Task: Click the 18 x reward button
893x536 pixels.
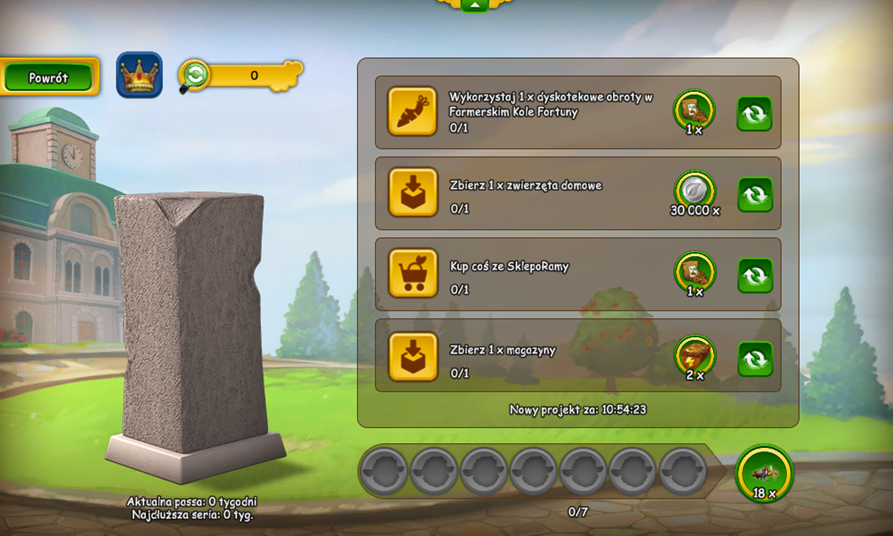Action: [764, 473]
